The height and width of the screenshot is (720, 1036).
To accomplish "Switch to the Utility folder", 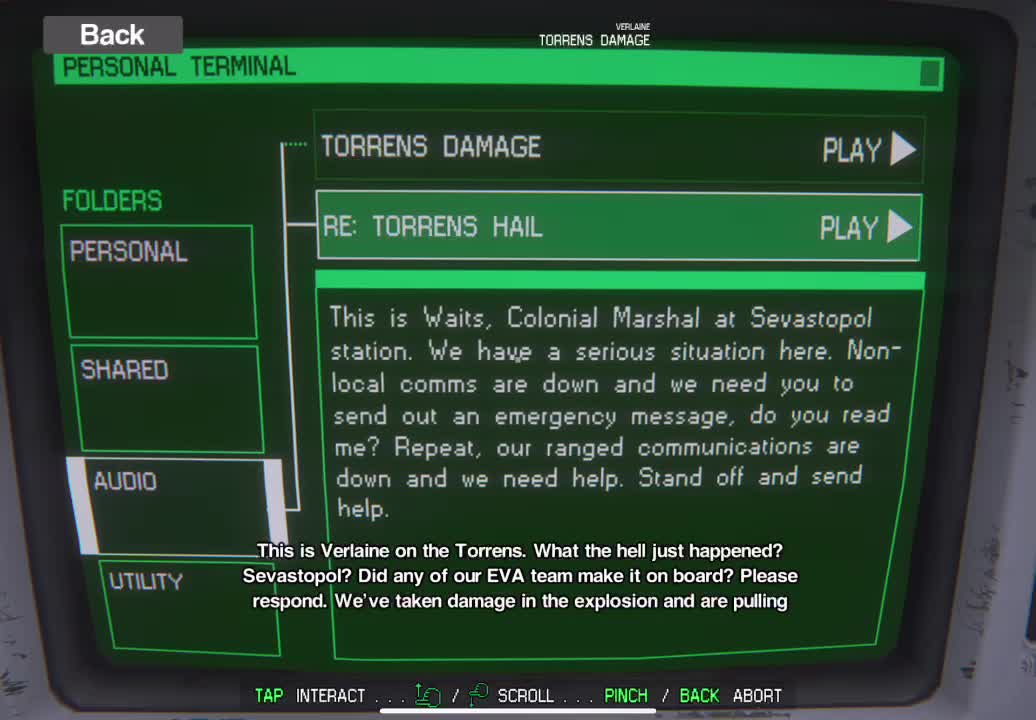I will [x=188, y=603].
